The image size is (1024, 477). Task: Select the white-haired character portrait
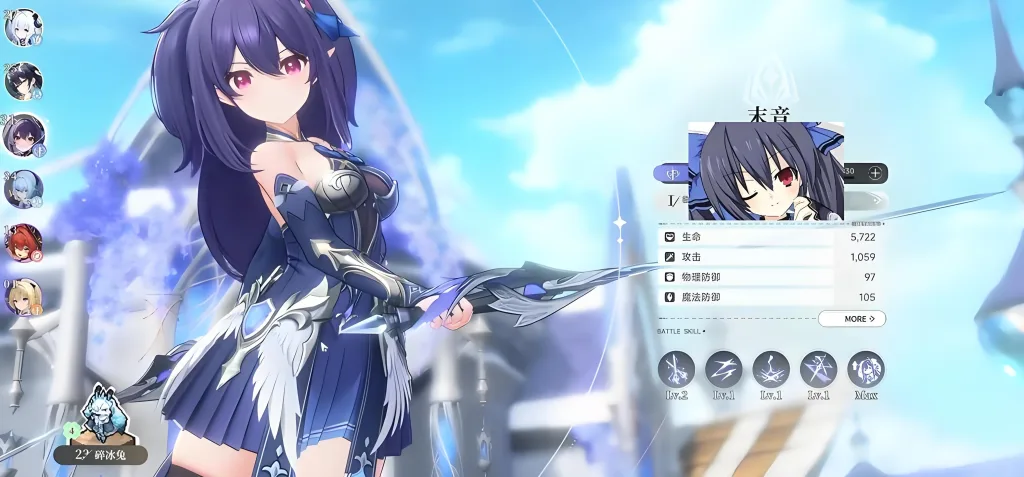pyautogui.click(x=22, y=28)
